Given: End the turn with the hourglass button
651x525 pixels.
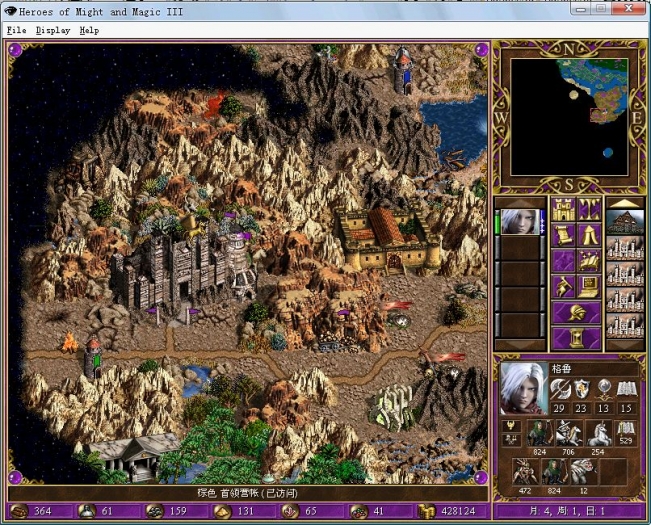Looking at the screenshot, I should point(576,339).
